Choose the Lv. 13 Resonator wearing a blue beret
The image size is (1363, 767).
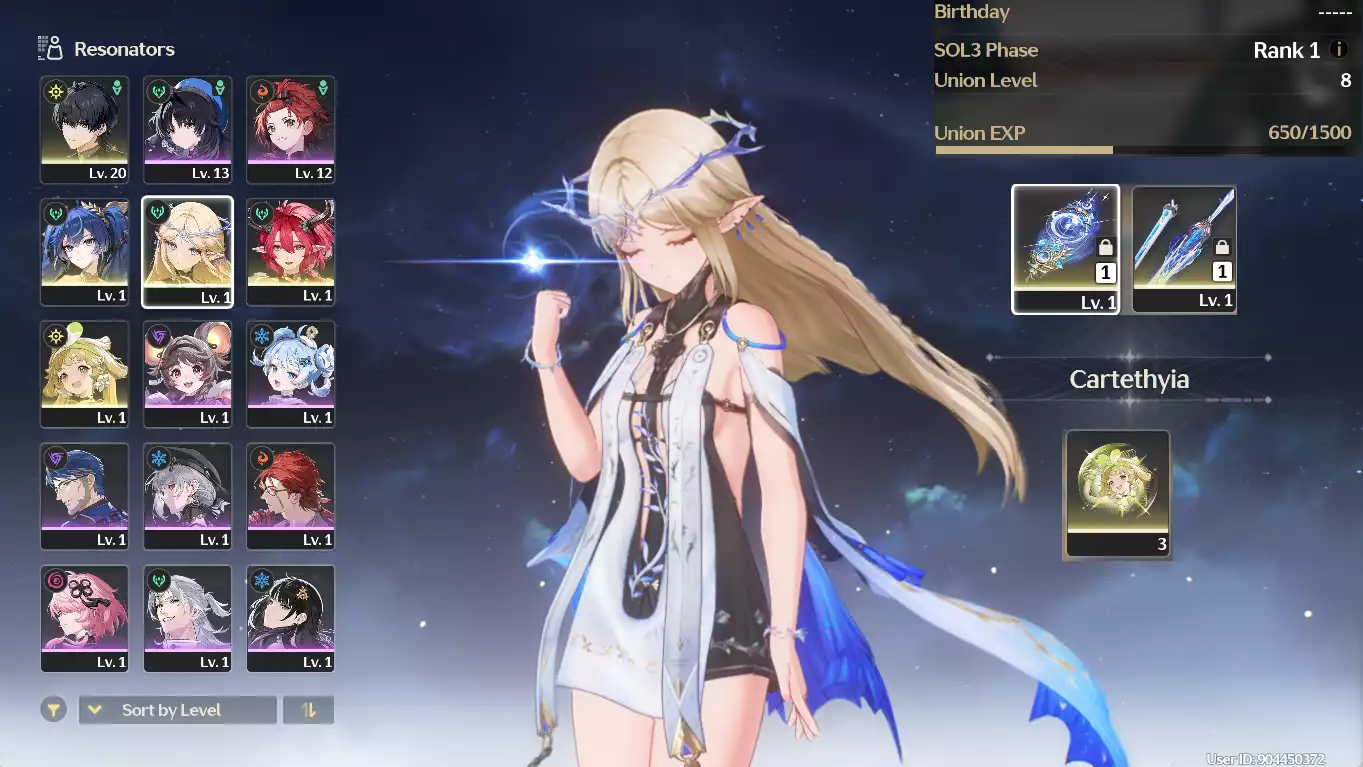pyautogui.click(x=188, y=130)
